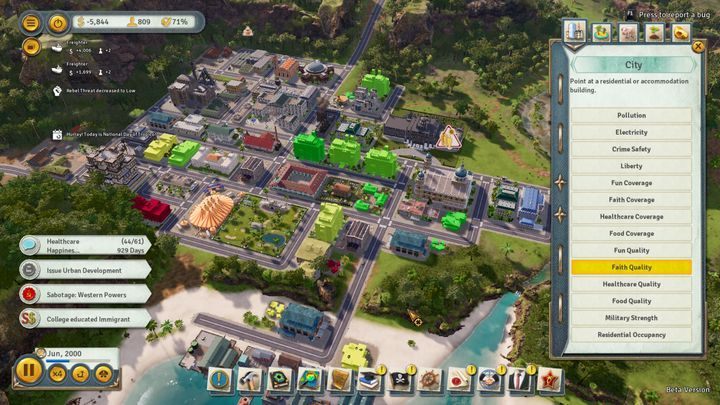Set game speed to x4
This screenshot has width=720, height=405.
coord(58,374)
